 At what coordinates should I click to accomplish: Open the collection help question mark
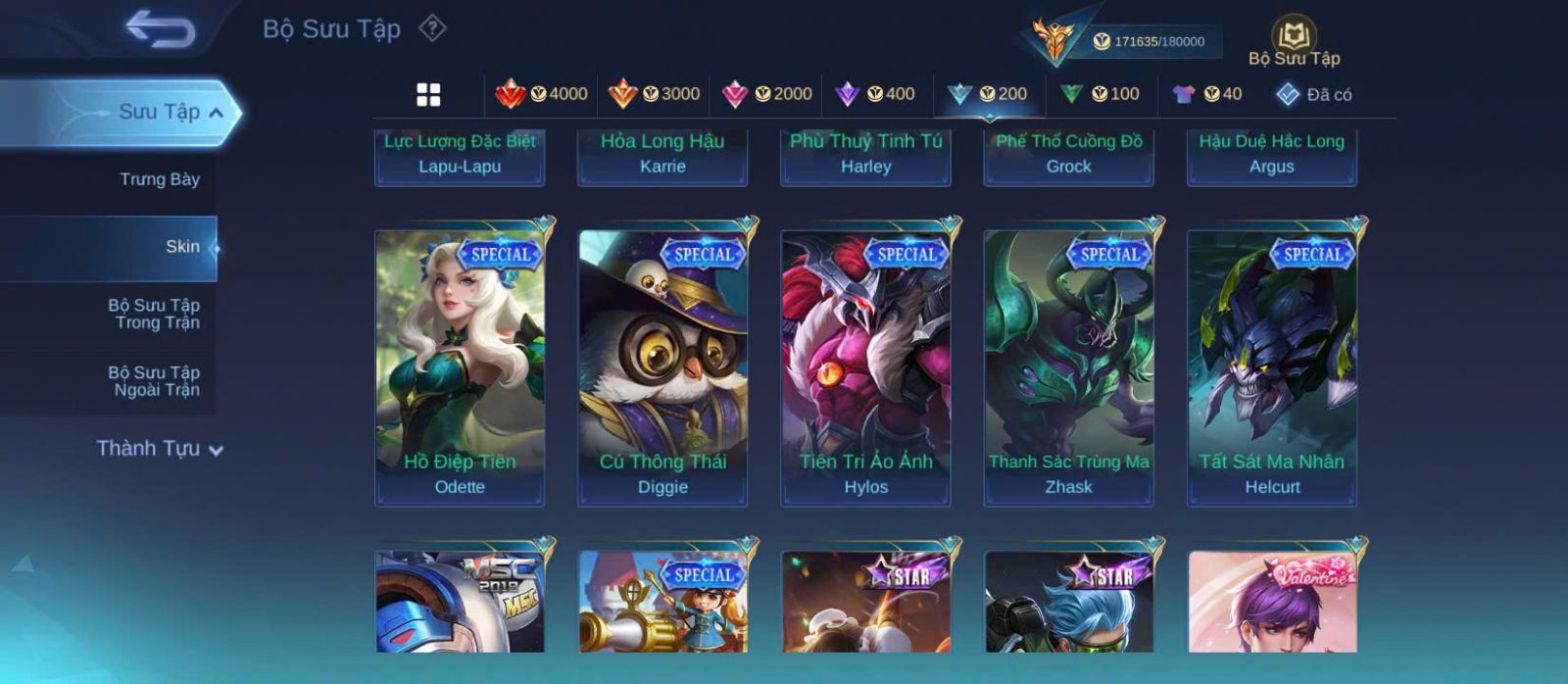(432, 28)
